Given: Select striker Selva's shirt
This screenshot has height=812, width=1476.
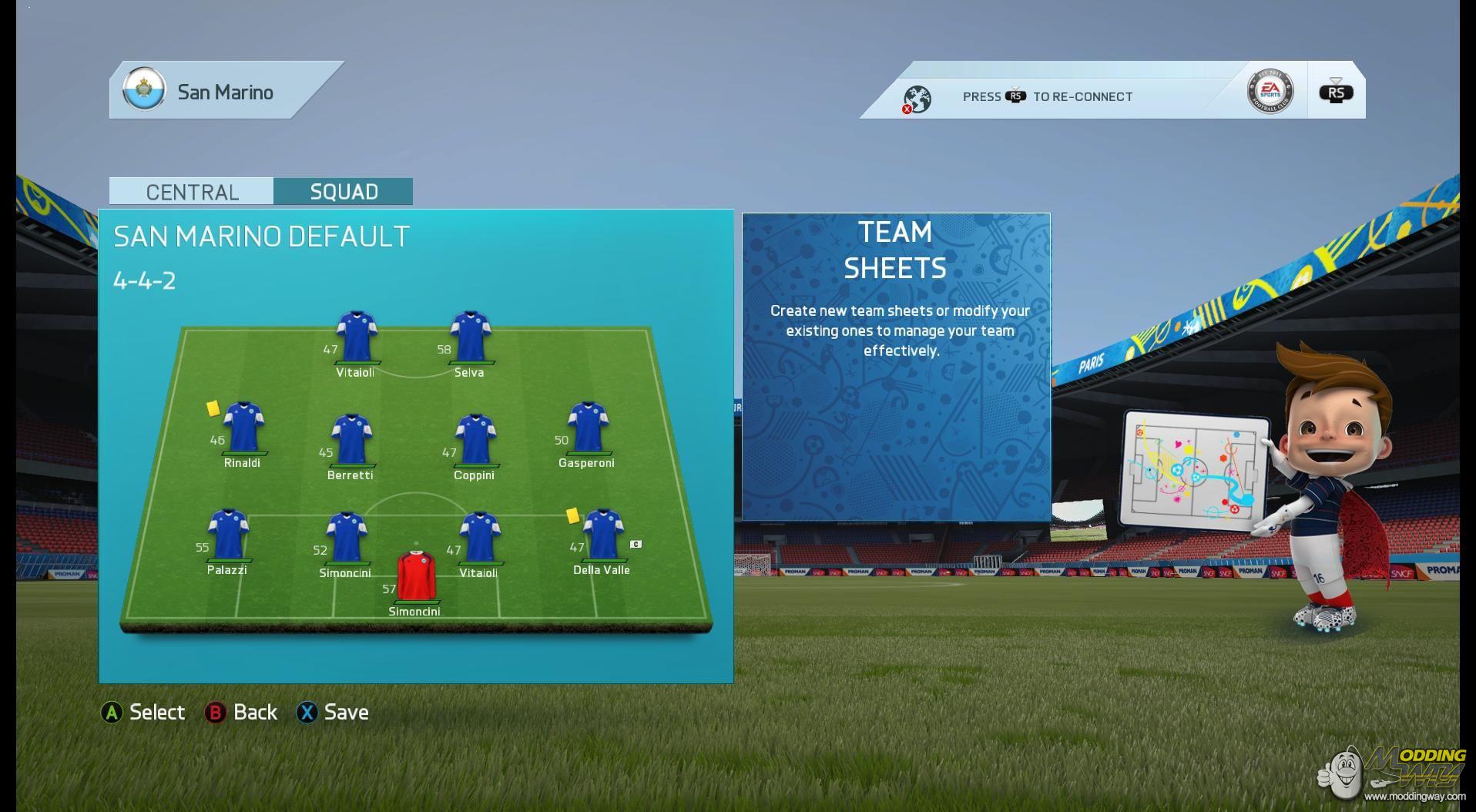Looking at the screenshot, I should [471, 337].
